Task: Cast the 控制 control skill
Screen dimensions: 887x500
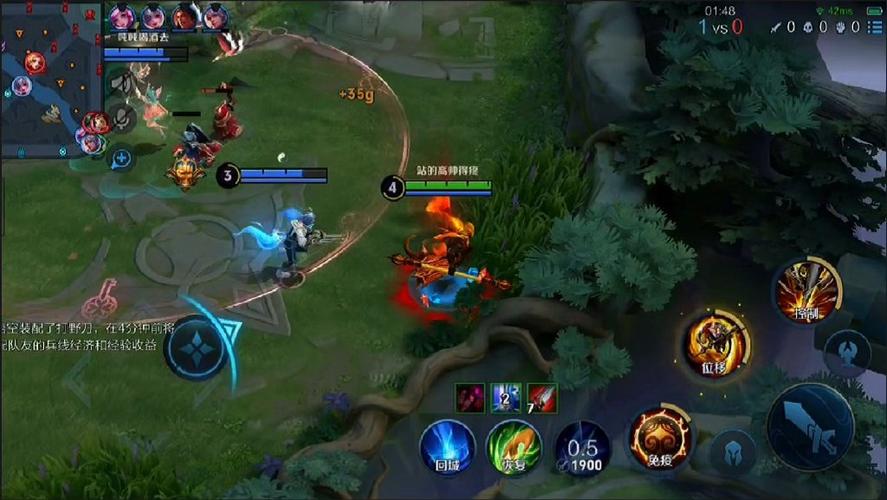Action: click(x=807, y=290)
